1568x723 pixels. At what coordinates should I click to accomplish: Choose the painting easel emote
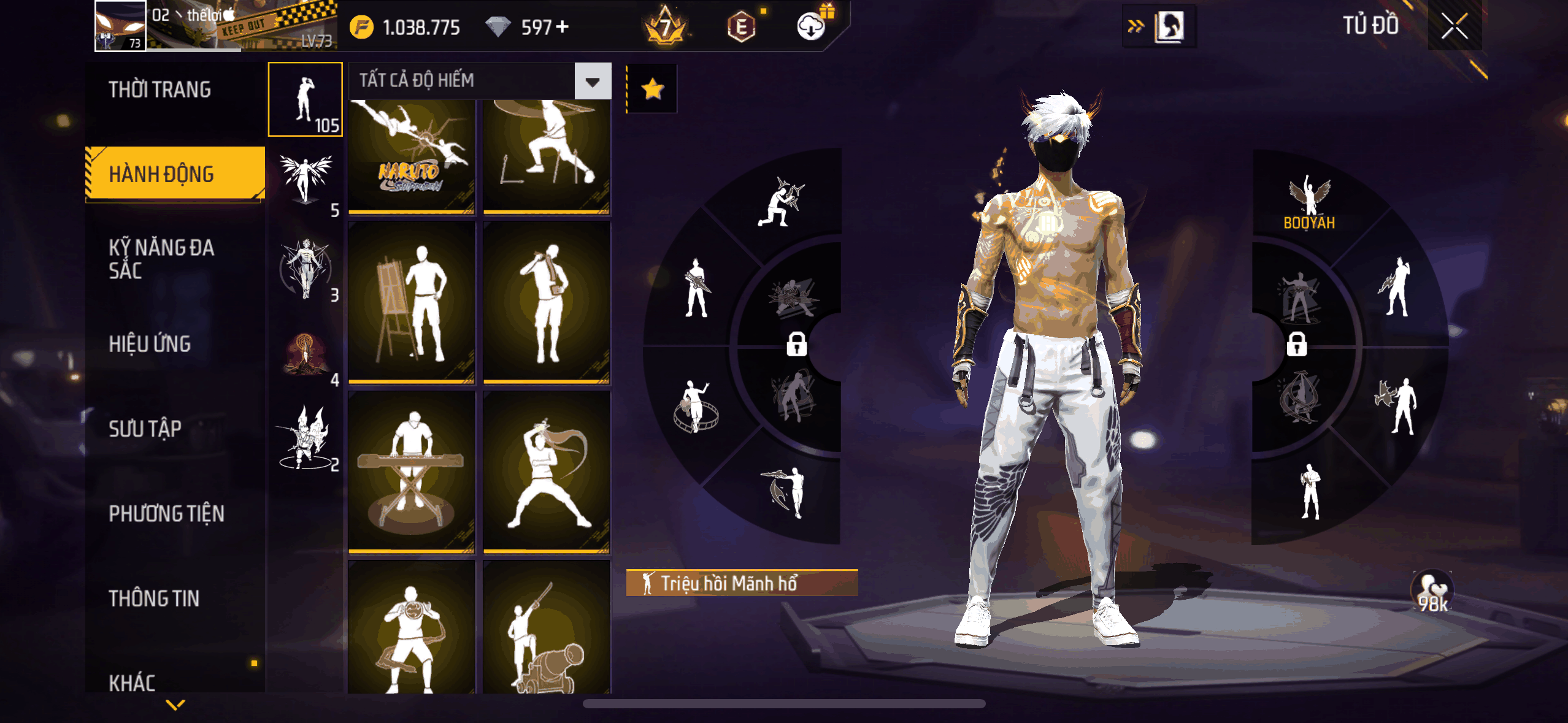click(x=412, y=302)
